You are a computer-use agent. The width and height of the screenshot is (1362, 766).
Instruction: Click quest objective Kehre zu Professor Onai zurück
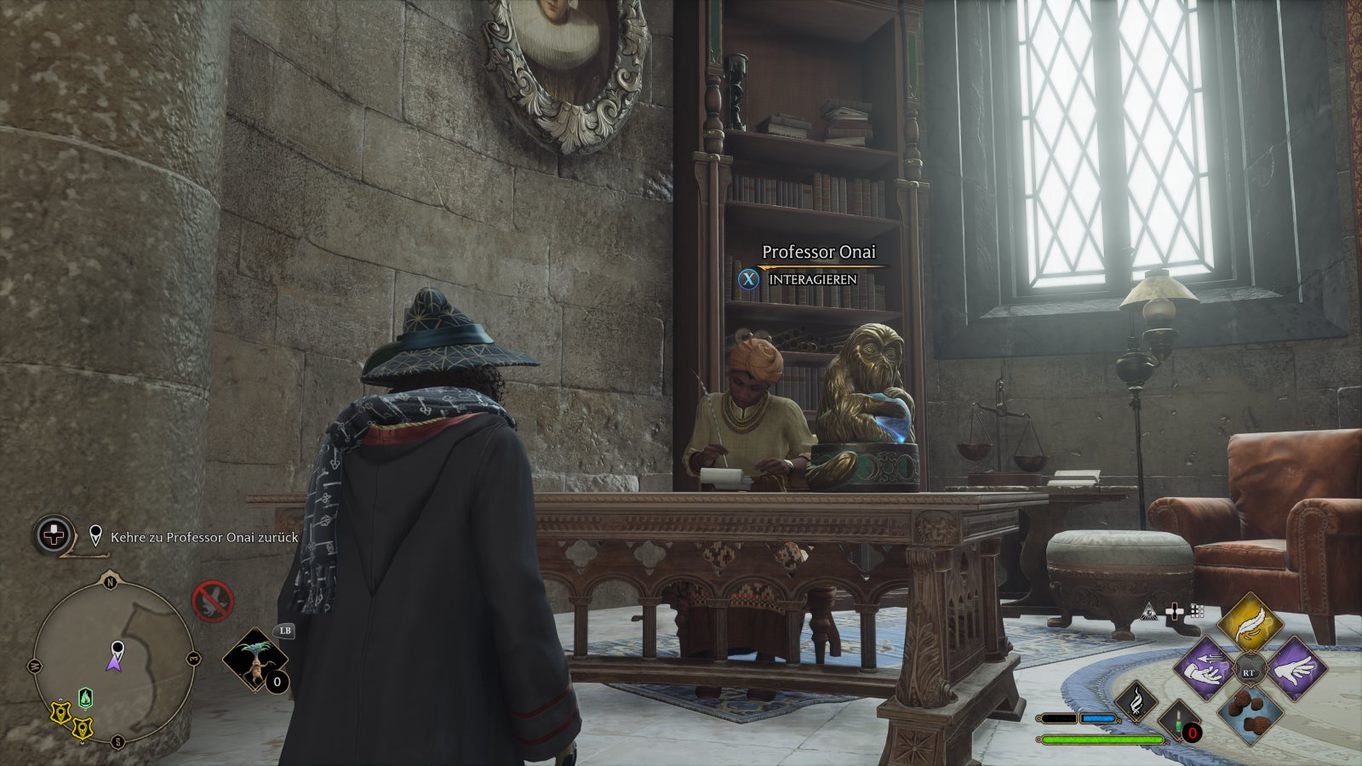click(x=204, y=537)
